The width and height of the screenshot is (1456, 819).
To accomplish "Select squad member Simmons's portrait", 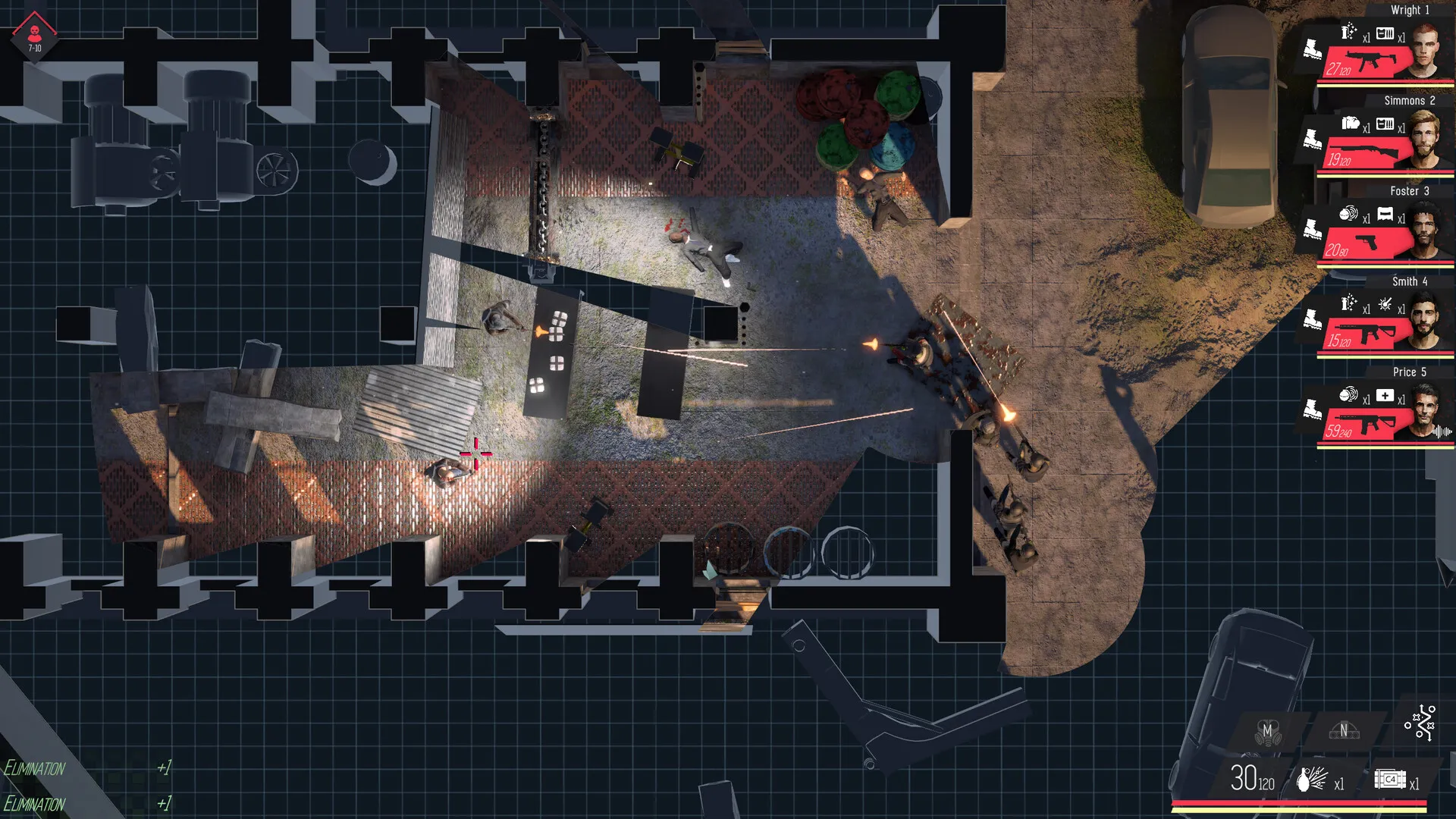I will [x=1426, y=142].
